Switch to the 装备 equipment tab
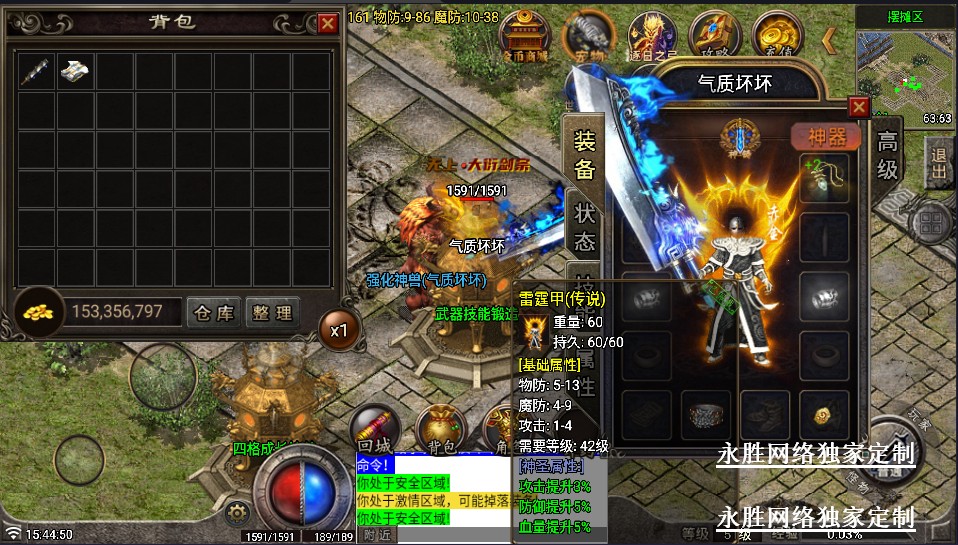The height and width of the screenshot is (545, 958). click(584, 156)
